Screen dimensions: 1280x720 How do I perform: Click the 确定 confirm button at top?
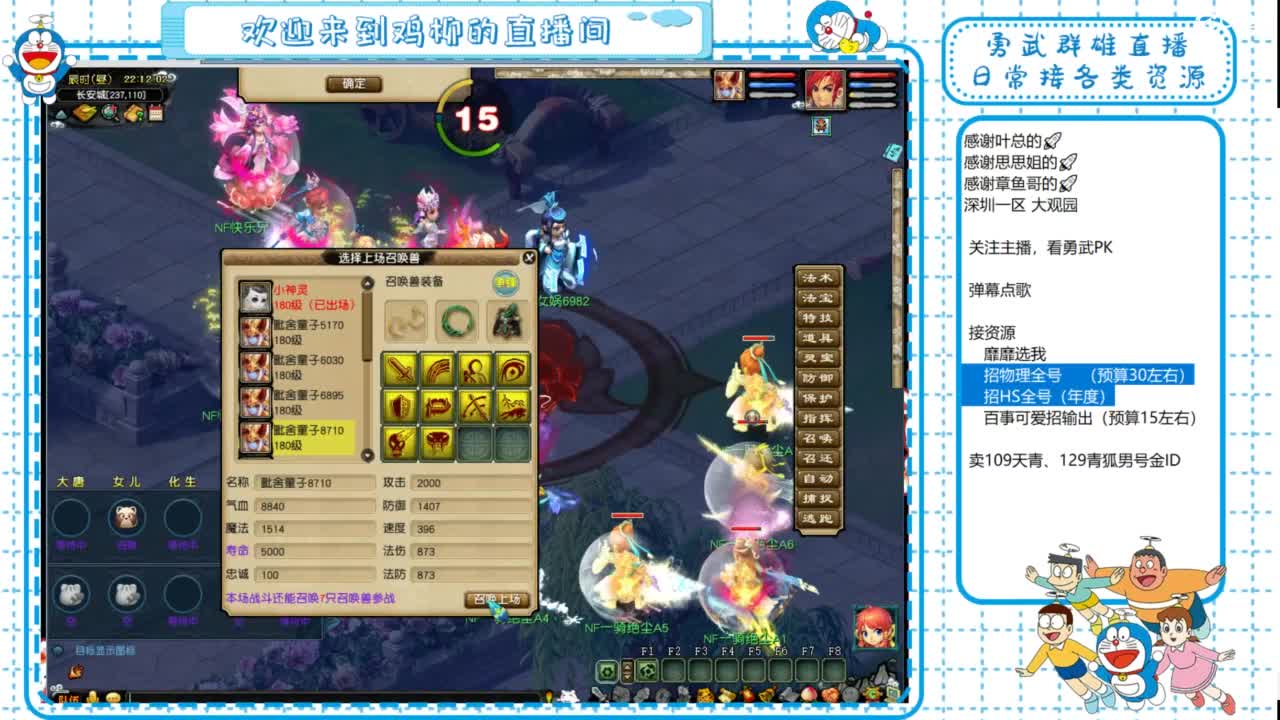pyautogui.click(x=354, y=84)
